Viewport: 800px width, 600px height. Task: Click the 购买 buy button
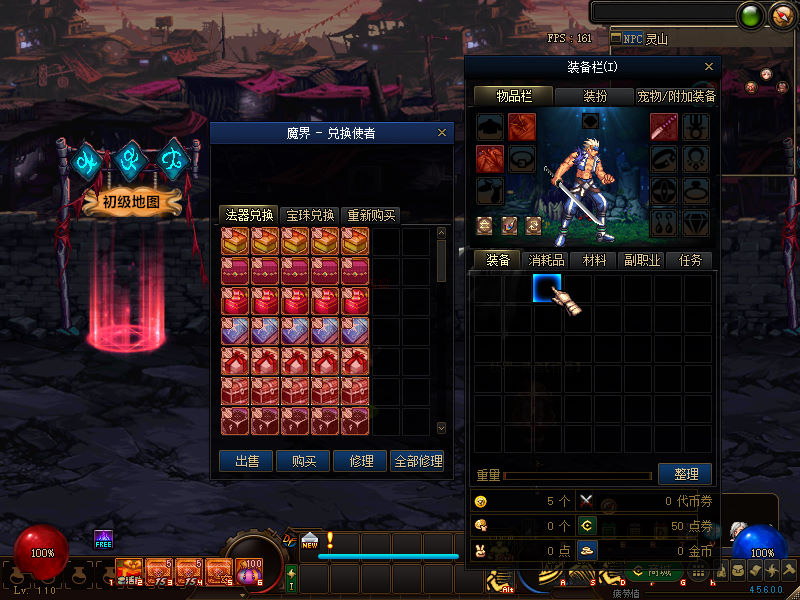pos(304,461)
